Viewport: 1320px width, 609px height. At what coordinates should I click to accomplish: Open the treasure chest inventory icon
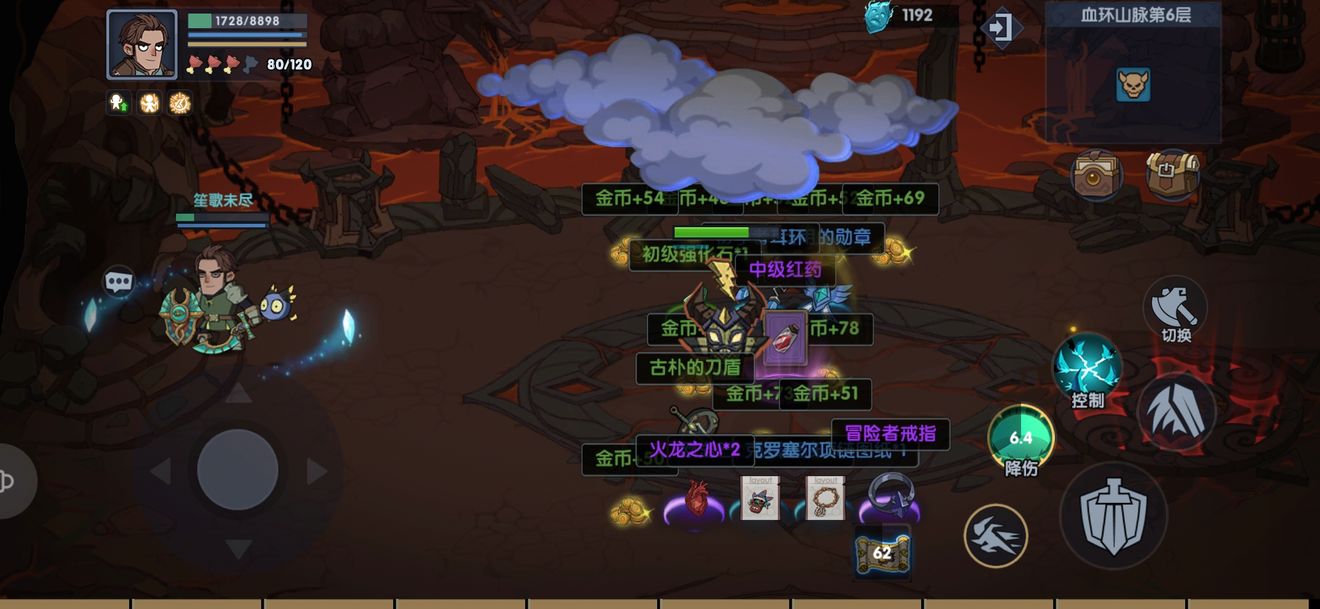click(1172, 175)
